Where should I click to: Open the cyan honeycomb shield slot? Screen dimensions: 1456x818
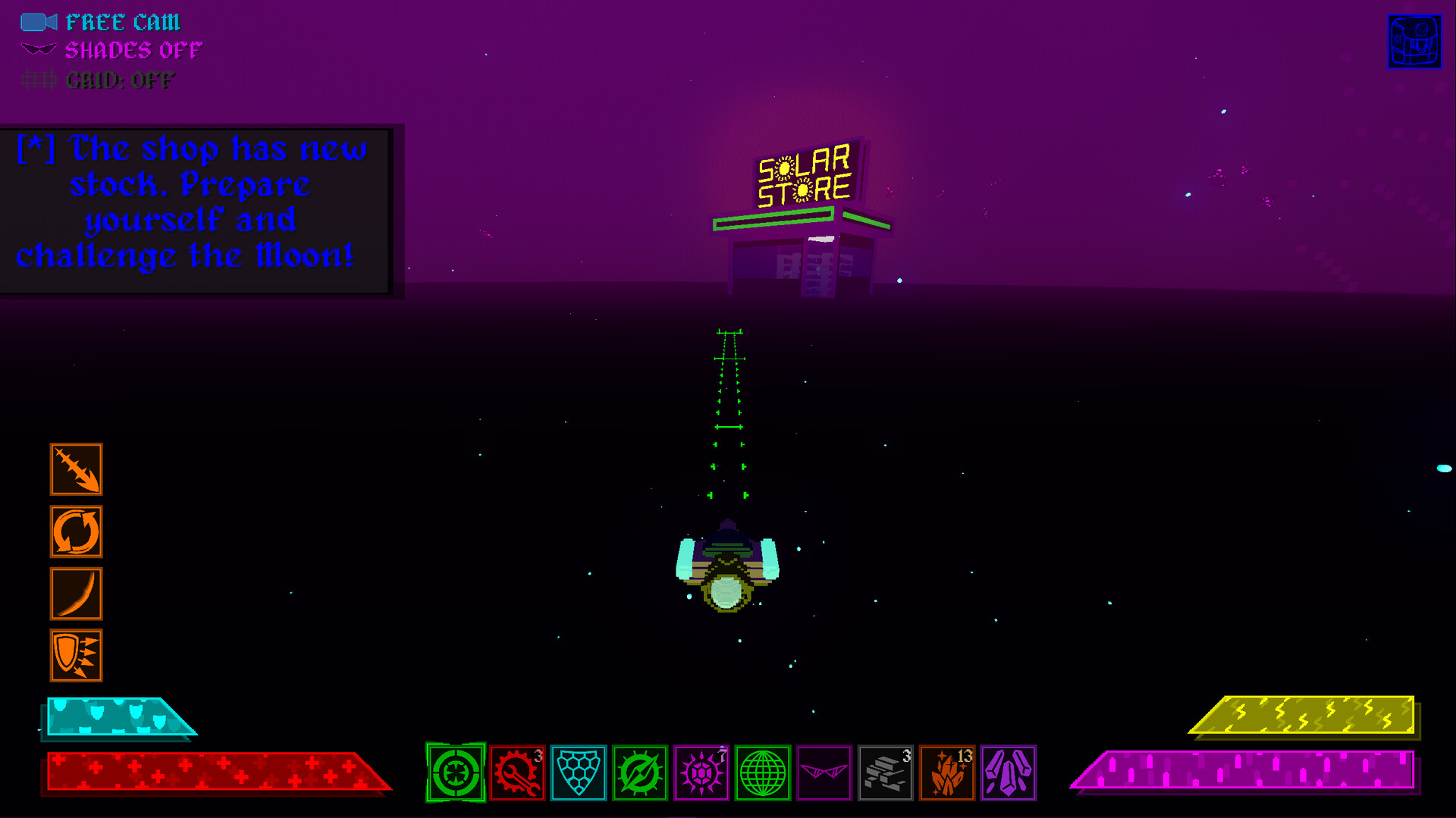click(579, 773)
